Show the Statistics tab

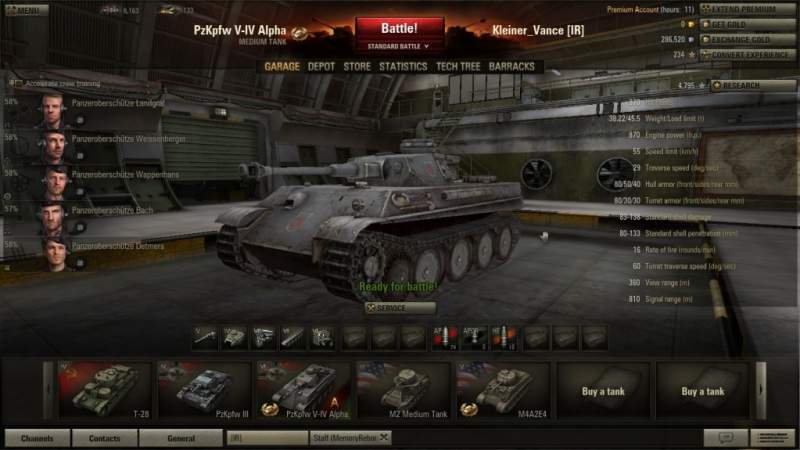pos(403,67)
